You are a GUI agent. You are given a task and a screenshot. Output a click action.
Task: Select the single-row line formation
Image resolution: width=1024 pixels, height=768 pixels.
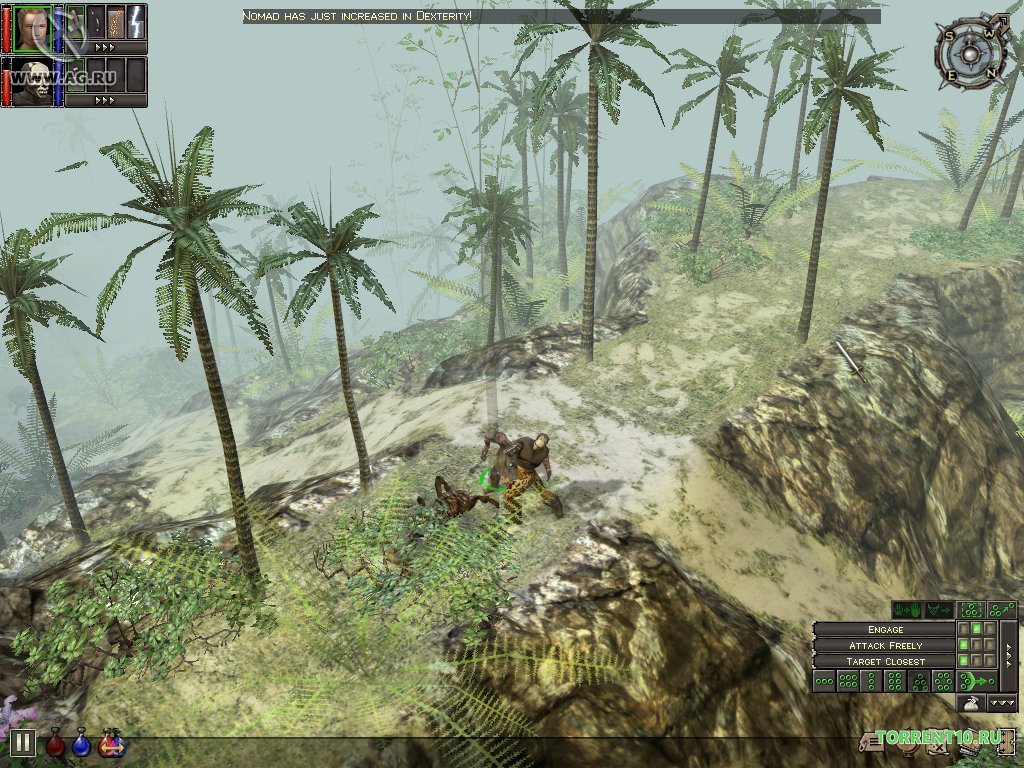tap(824, 682)
